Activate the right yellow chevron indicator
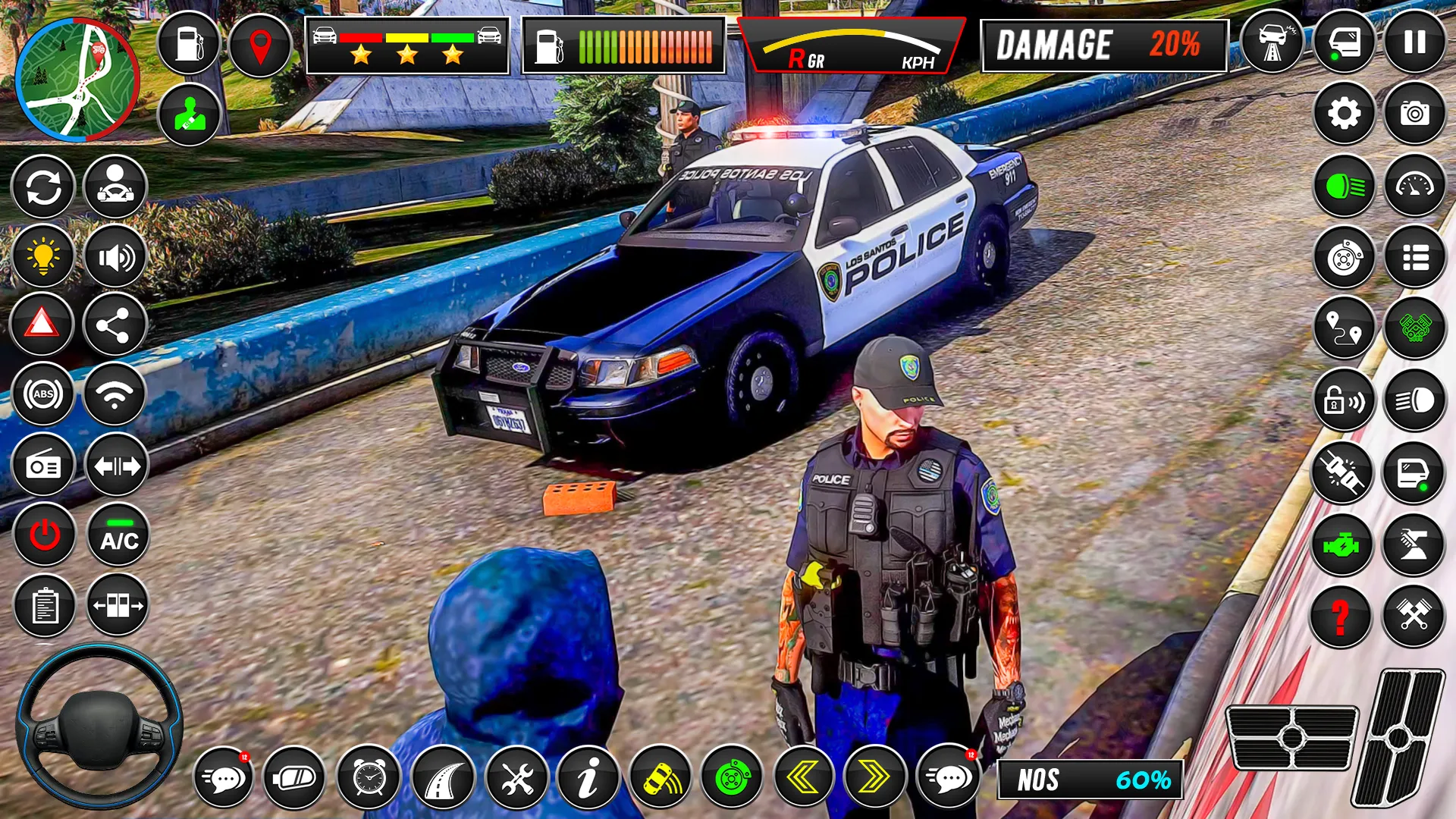This screenshot has height=819, width=1456. pos(874,778)
